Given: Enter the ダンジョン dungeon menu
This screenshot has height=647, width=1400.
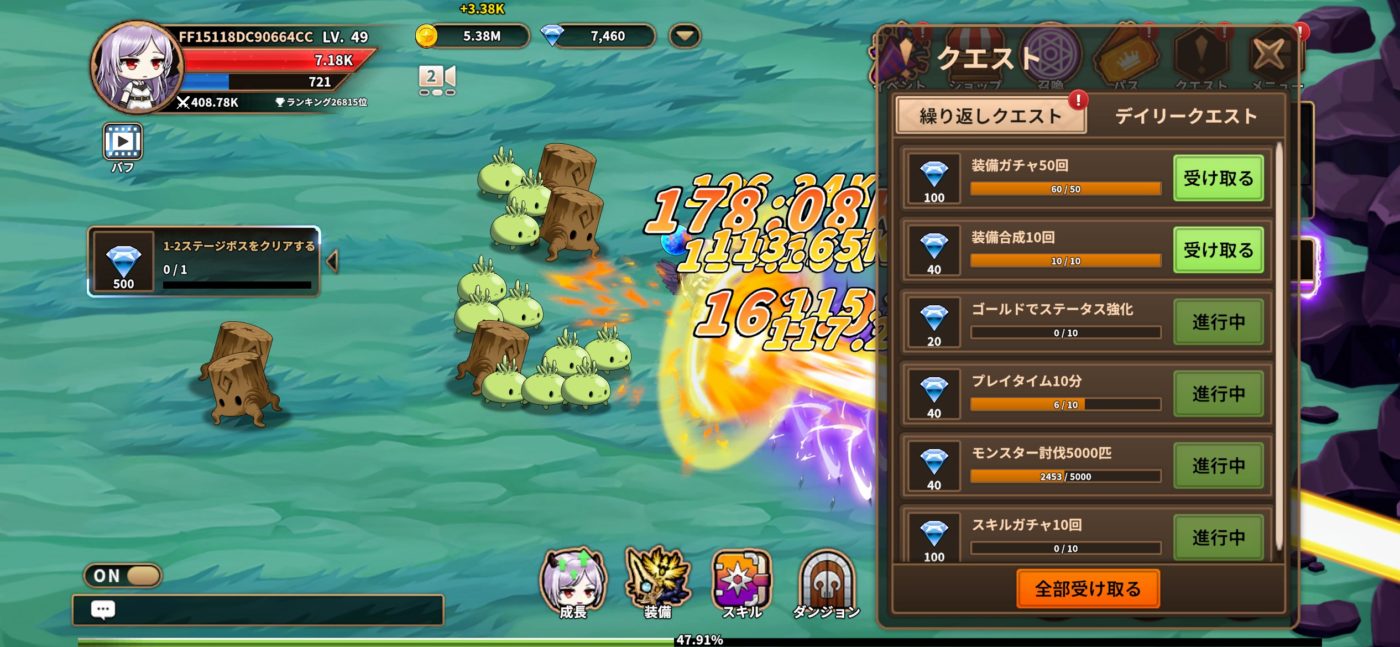Looking at the screenshot, I should click(x=826, y=581).
